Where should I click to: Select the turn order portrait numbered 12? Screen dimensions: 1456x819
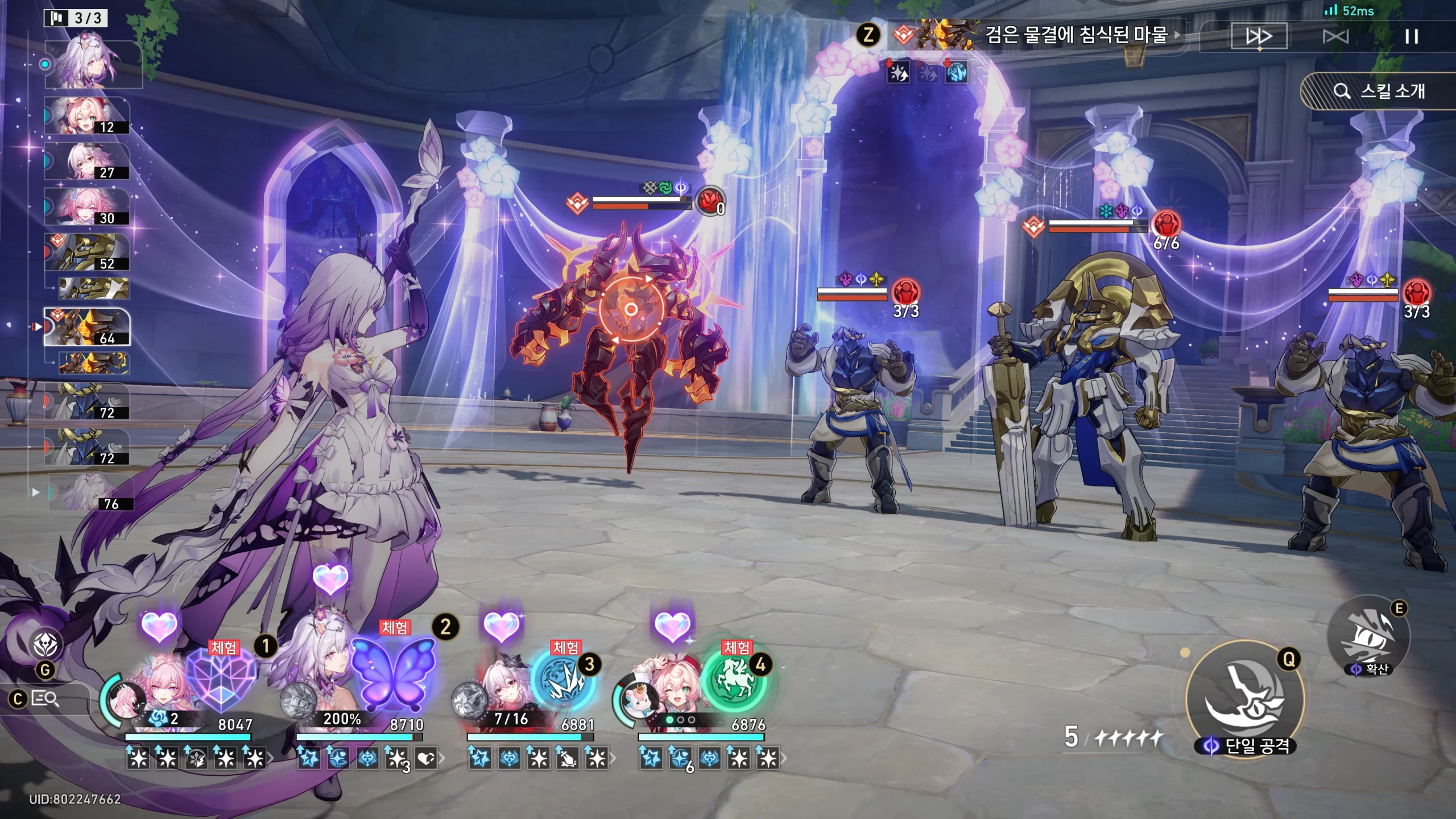click(87, 115)
